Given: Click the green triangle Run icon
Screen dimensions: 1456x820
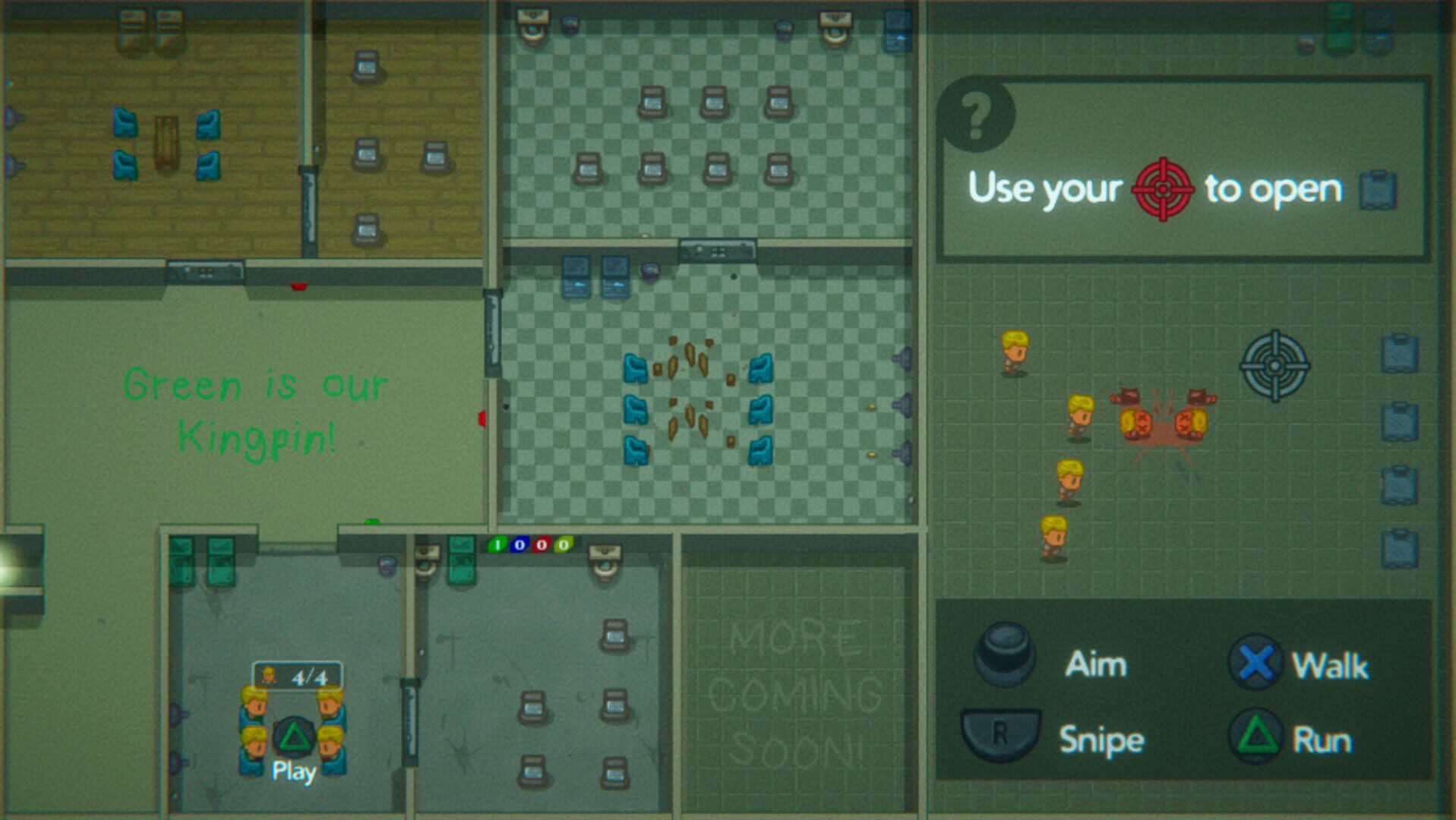Looking at the screenshot, I should click(1256, 735).
